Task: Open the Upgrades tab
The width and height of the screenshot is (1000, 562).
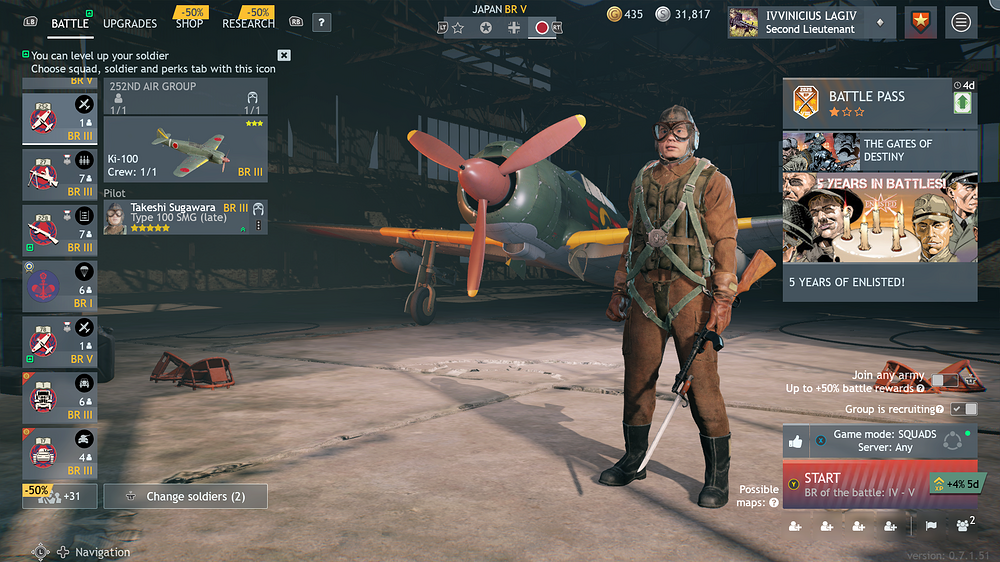Action: (130, 23)
